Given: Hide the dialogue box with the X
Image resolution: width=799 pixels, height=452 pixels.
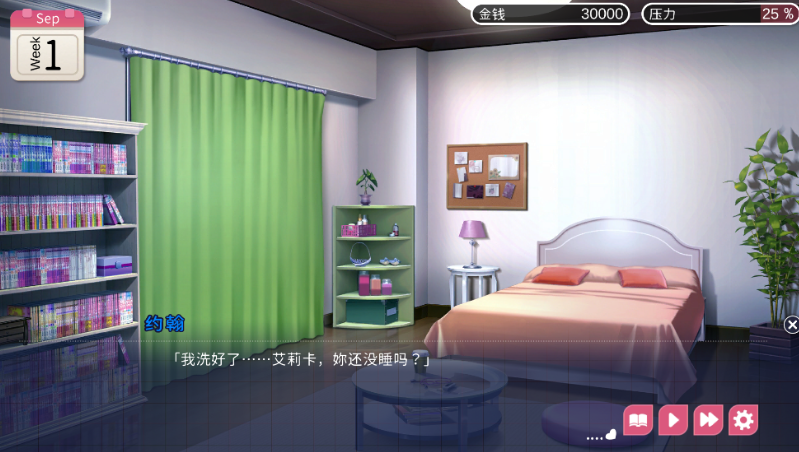Looking at the screenshot, I should coord(791,325).
